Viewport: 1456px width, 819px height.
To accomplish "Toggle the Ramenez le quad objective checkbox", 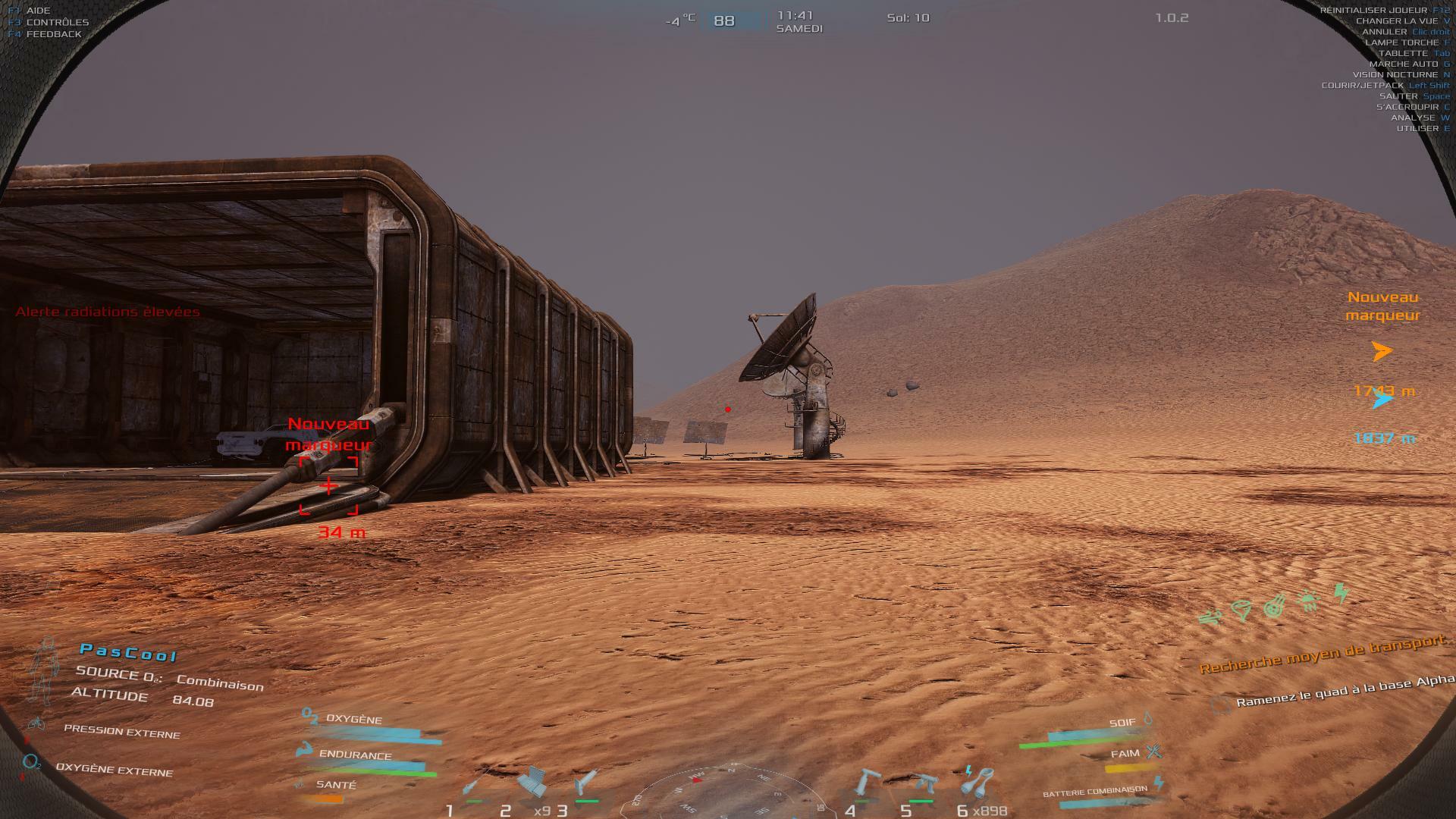I will click(x=1220, y=705).
